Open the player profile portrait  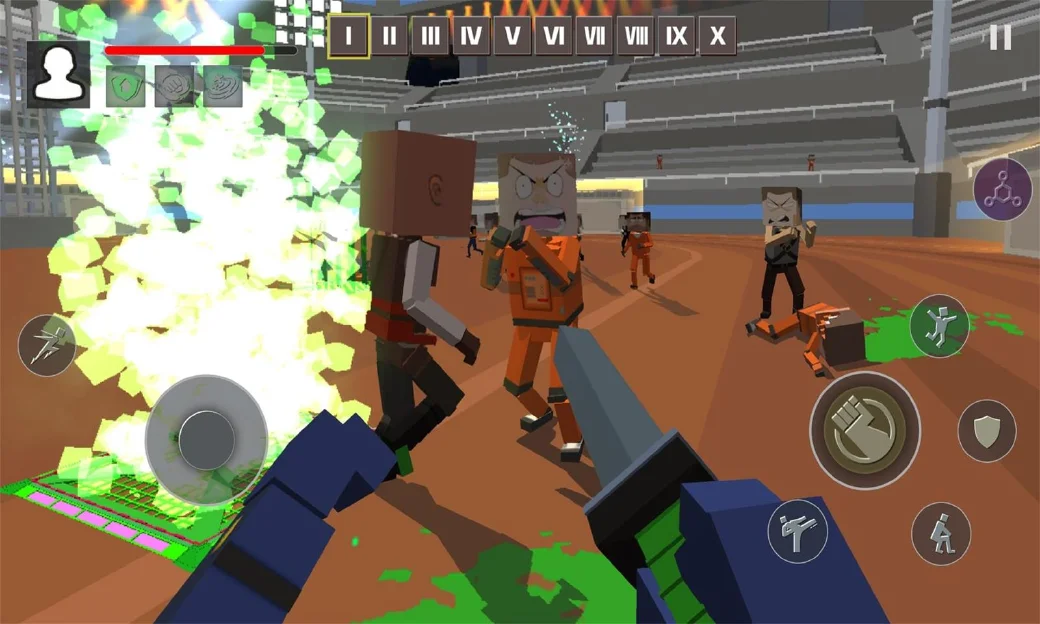pos(59,75)
